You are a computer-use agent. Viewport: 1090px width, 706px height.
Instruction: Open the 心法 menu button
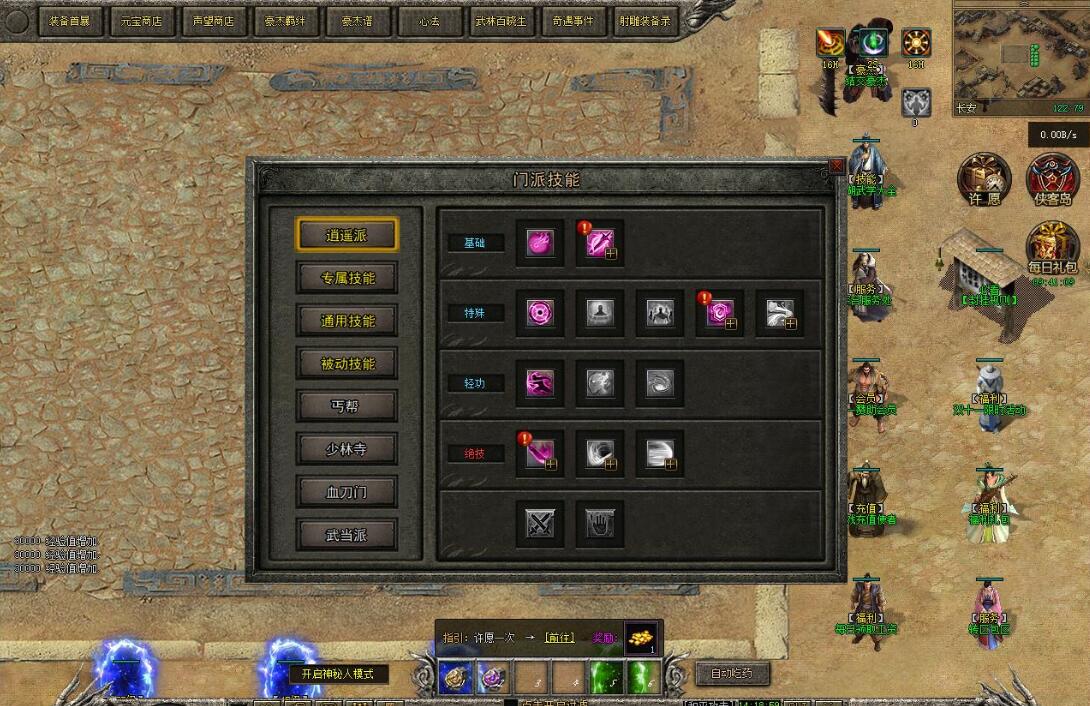(428, 20)
